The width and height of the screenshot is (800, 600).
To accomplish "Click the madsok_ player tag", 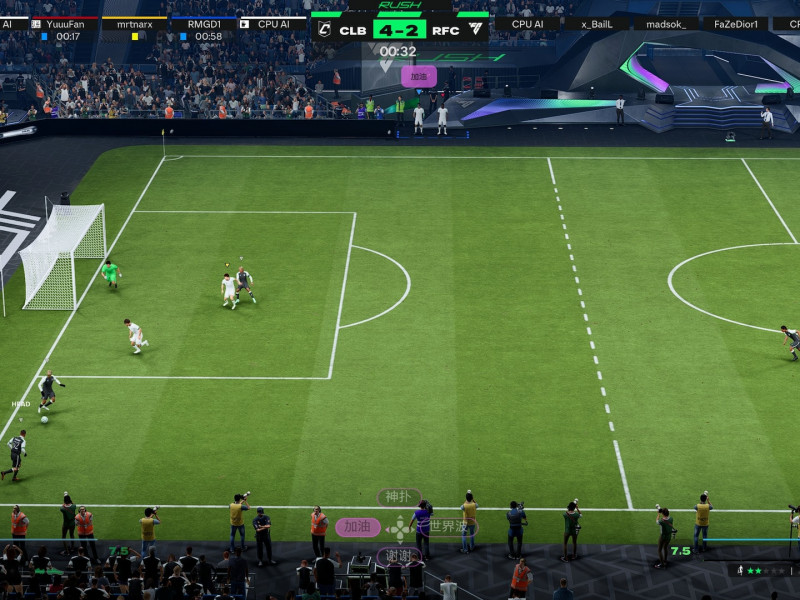I will pos(666,23).
